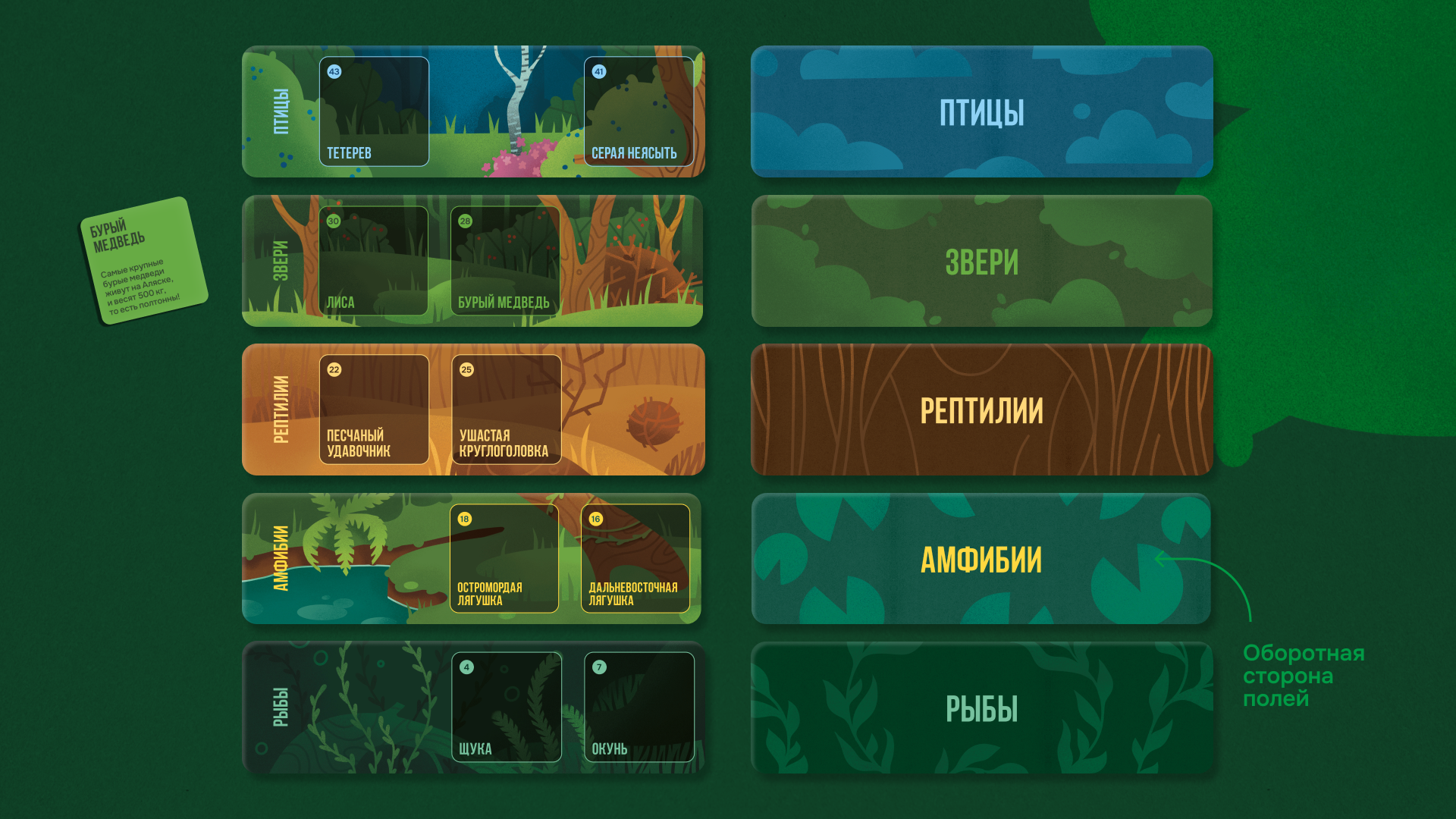This screenshot has width=1456, height=819.
Task: Select the Бурый медведь board slot
Action: point(505,261)
